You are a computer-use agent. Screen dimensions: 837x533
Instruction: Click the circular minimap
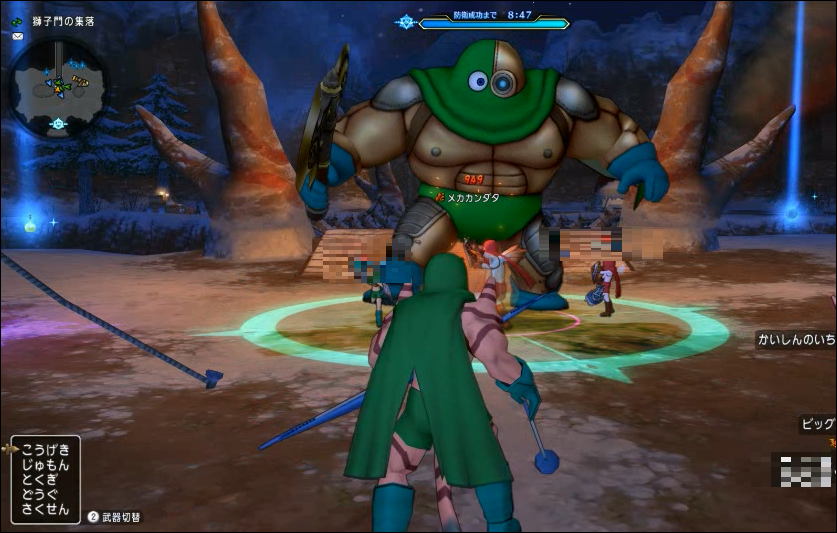click(58, 88)
